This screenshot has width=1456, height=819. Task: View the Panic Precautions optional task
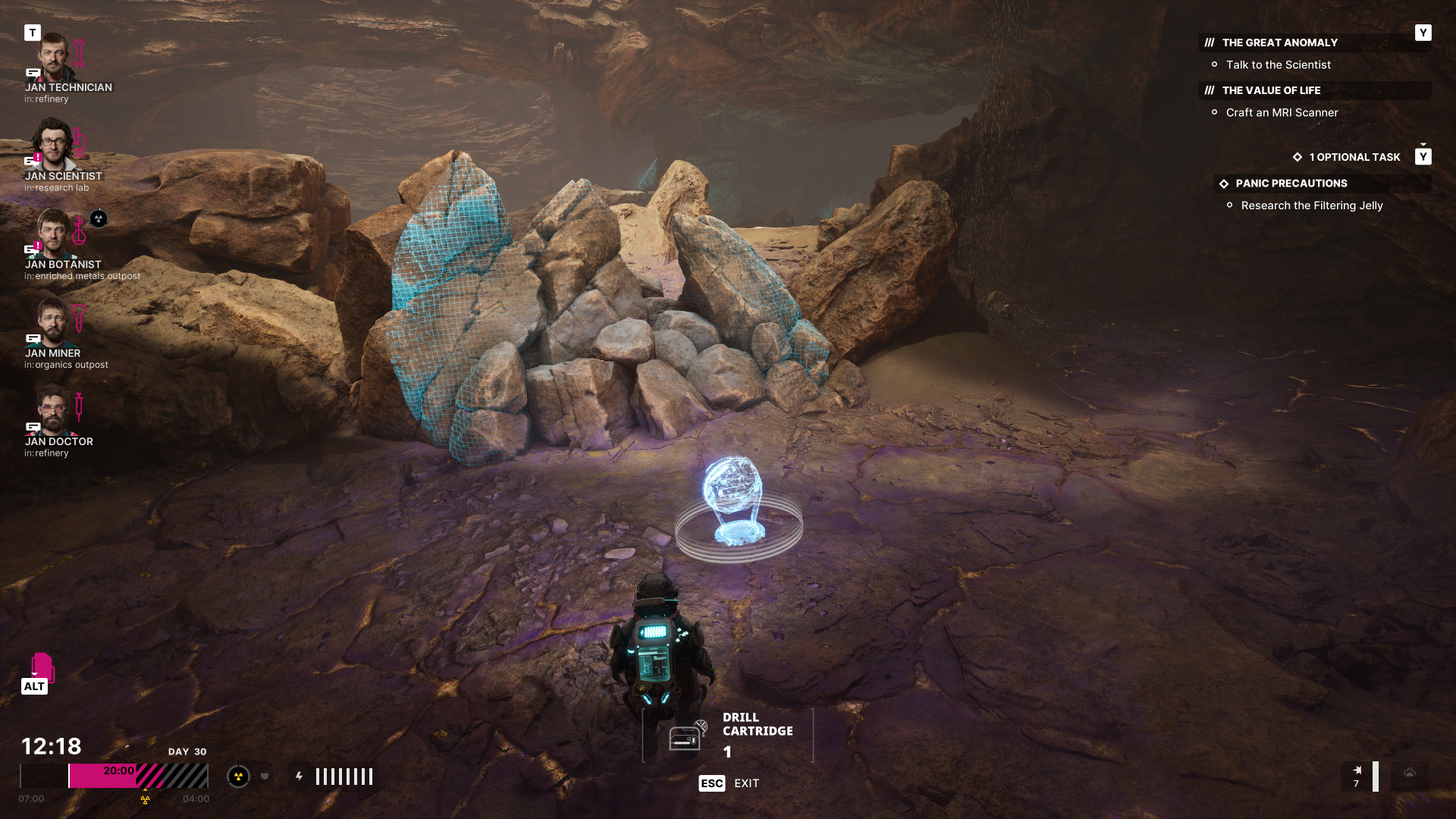click(x=1291, y=184)
